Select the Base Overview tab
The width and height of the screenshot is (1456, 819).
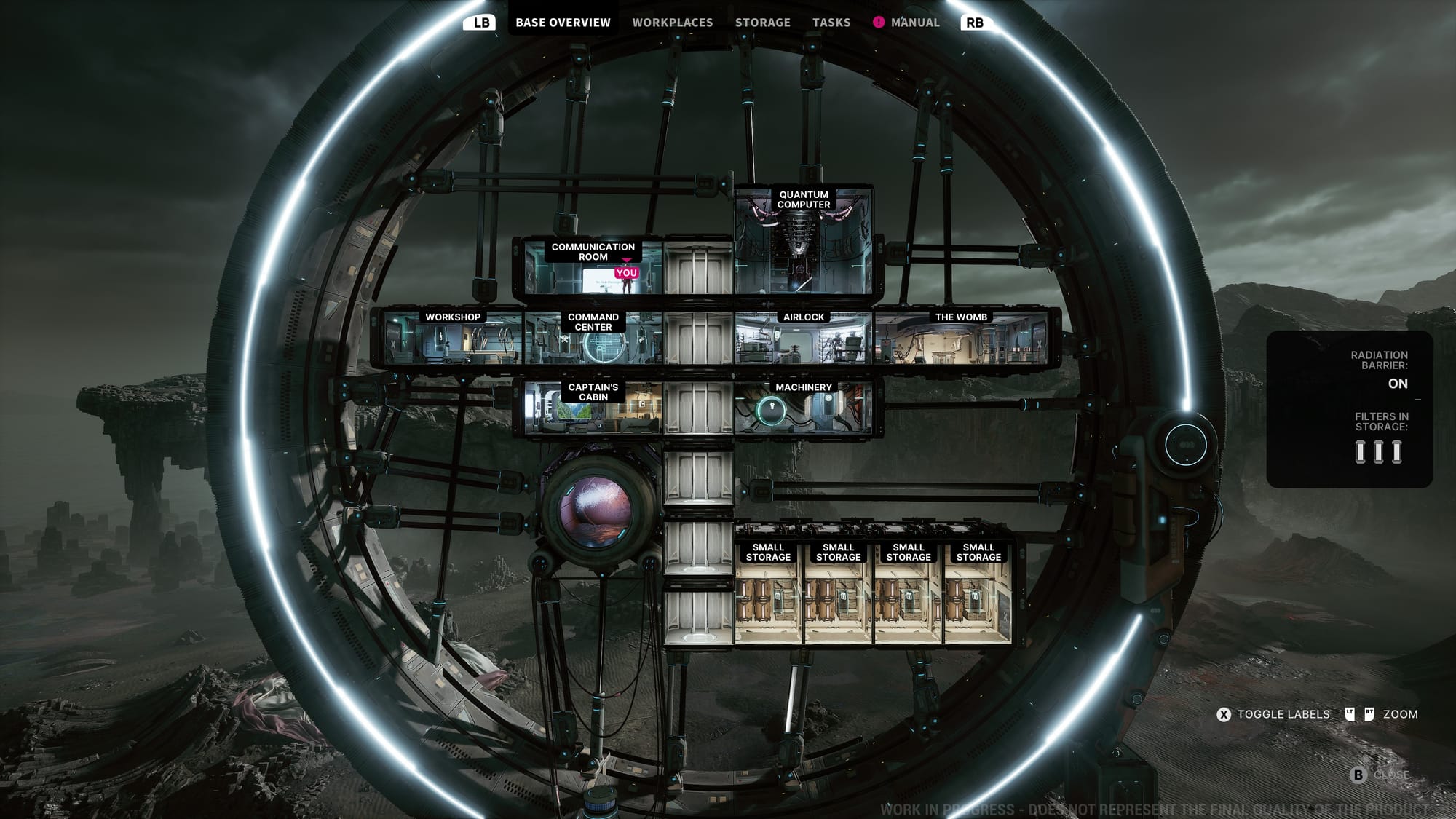coord(563,23)
